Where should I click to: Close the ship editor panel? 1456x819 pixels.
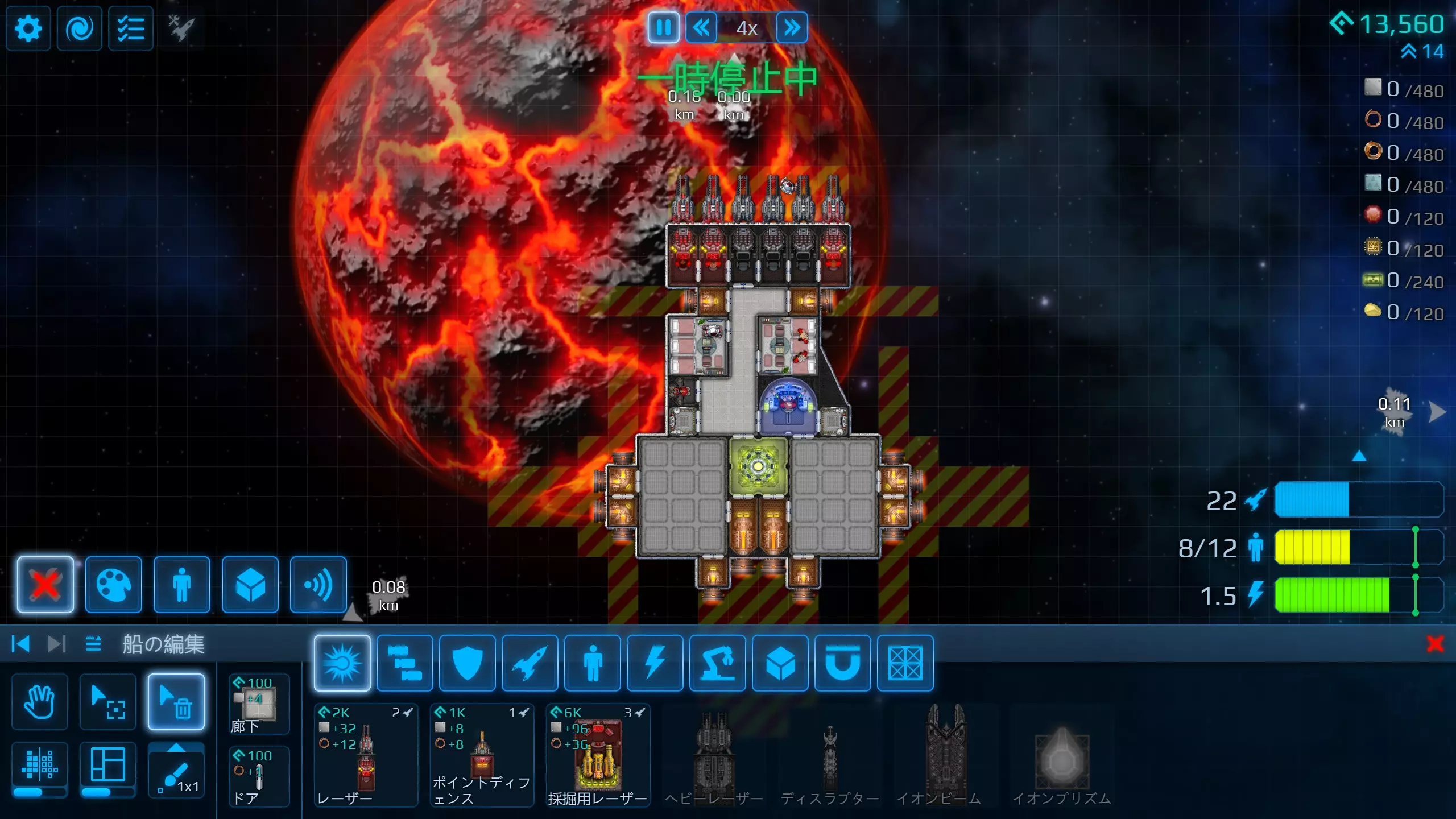coord(1435,644)
